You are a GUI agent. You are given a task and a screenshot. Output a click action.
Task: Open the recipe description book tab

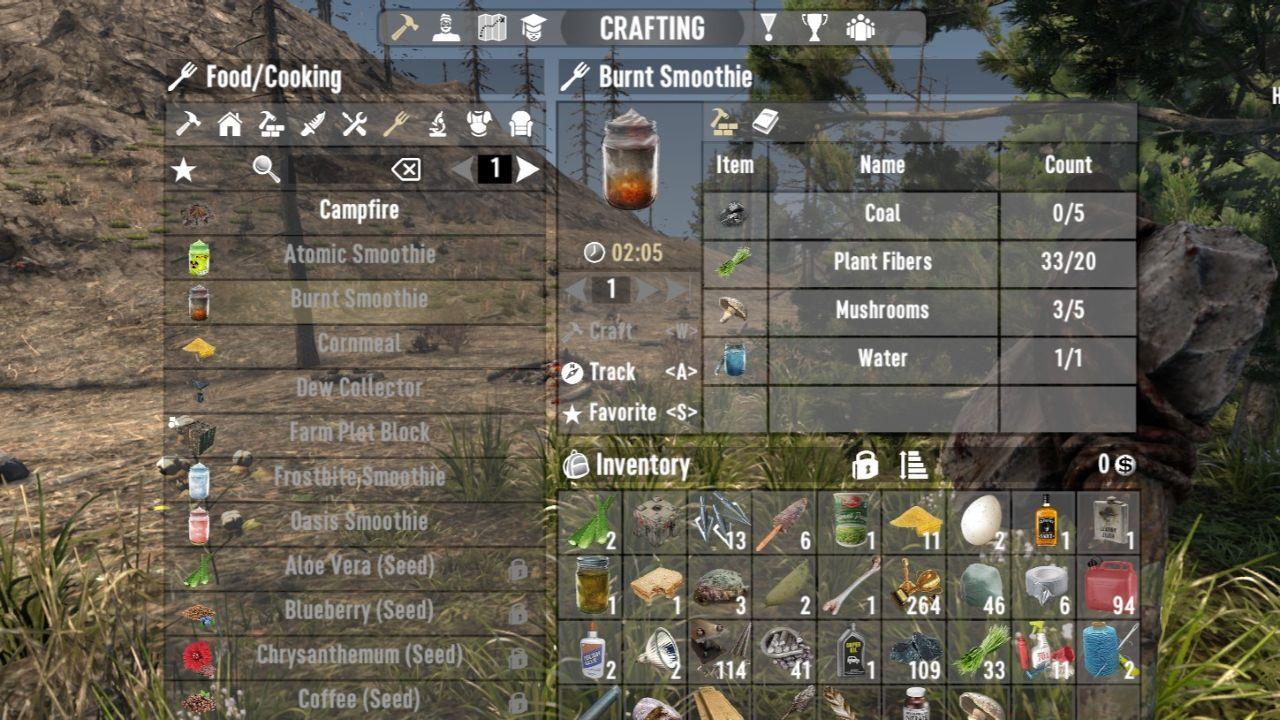pyautogui.click(x=765, y=120)
